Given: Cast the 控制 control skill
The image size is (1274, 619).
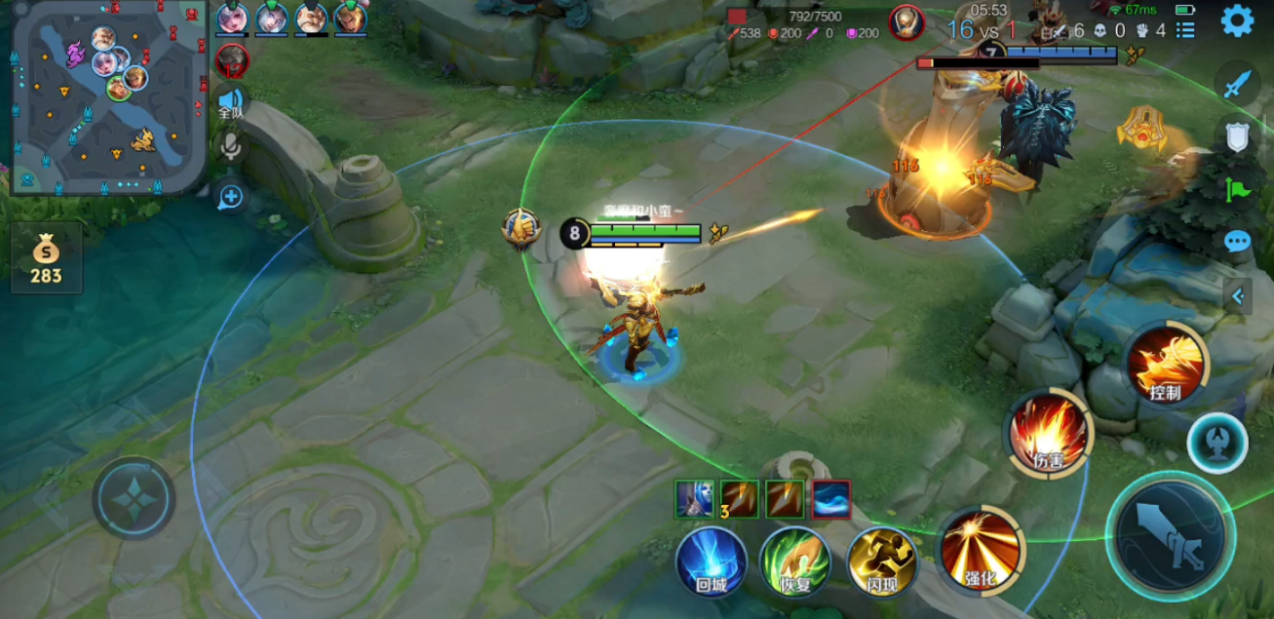Looking at the screenshot, I should pyautogui.click(x=1166, y=364).
